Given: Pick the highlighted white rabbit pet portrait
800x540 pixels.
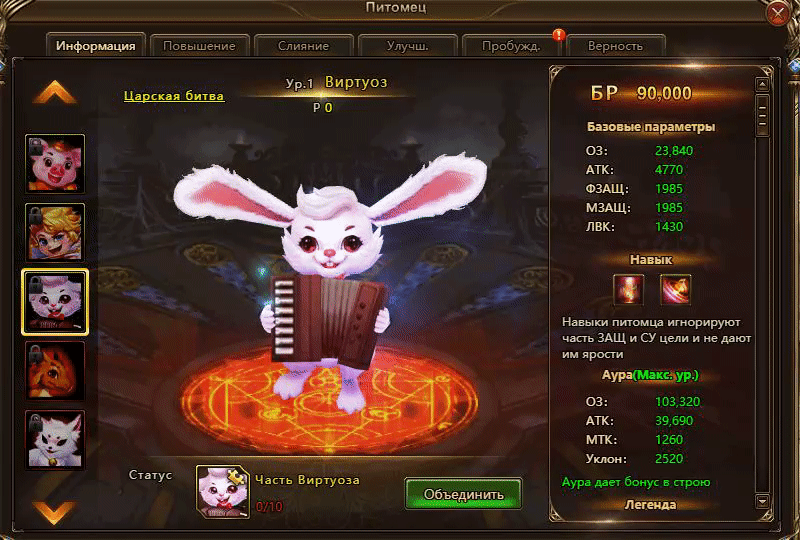Looking at the screenshot, I should [55, 301].
